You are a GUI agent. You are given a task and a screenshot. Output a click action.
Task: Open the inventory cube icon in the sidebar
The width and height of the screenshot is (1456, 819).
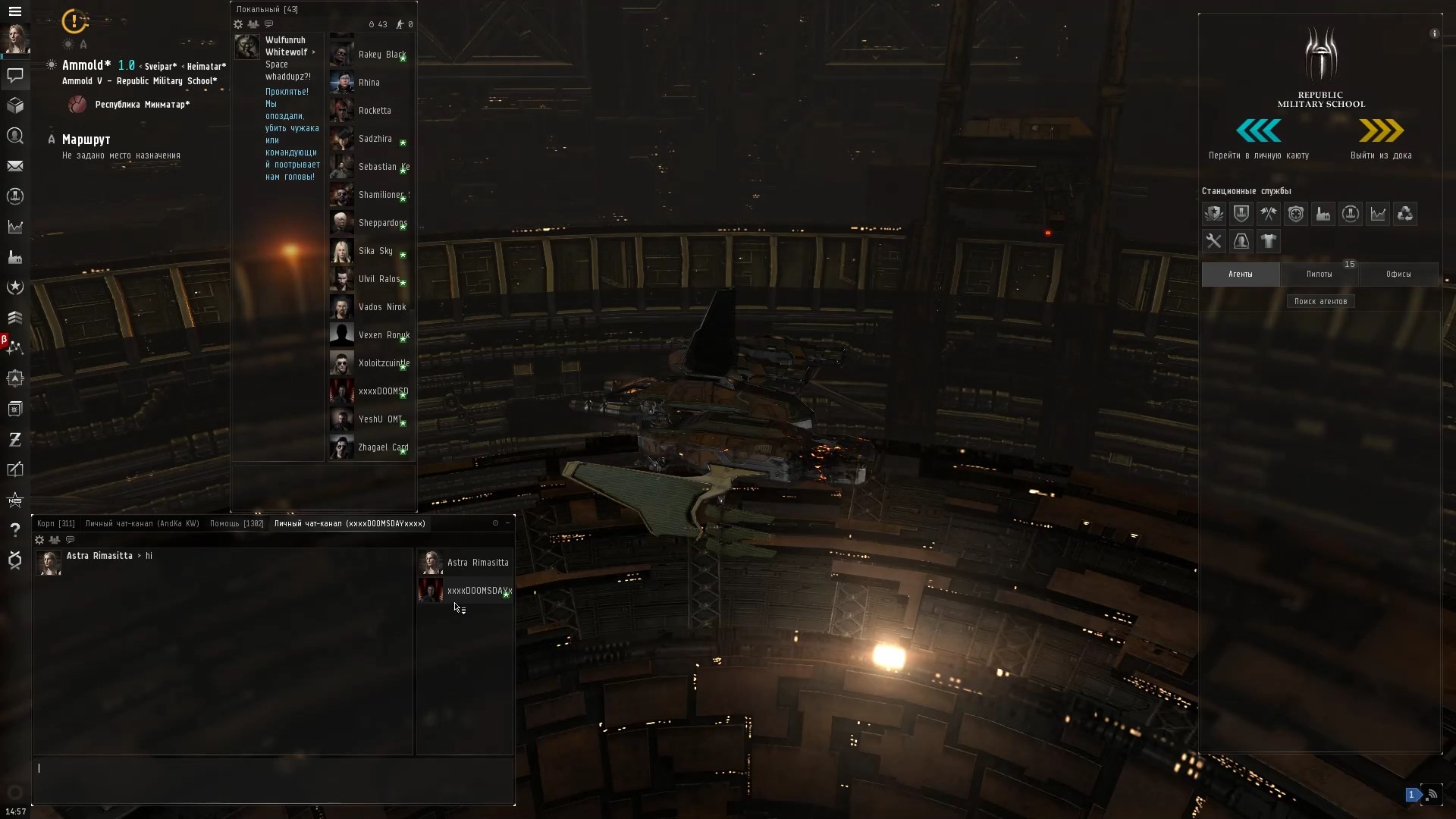coord(15,105)
